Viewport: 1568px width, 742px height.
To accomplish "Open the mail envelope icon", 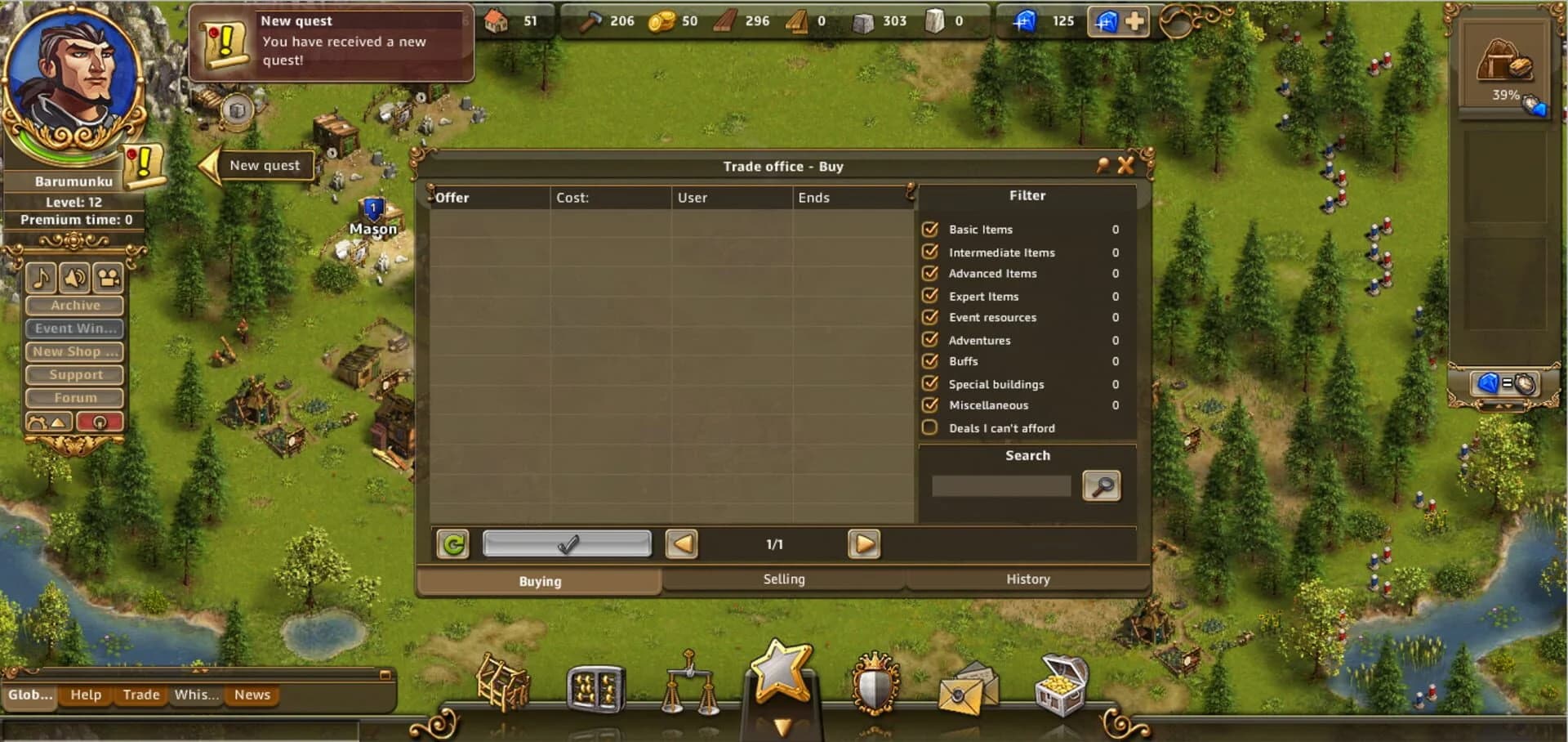I will (x=965, y=691).
